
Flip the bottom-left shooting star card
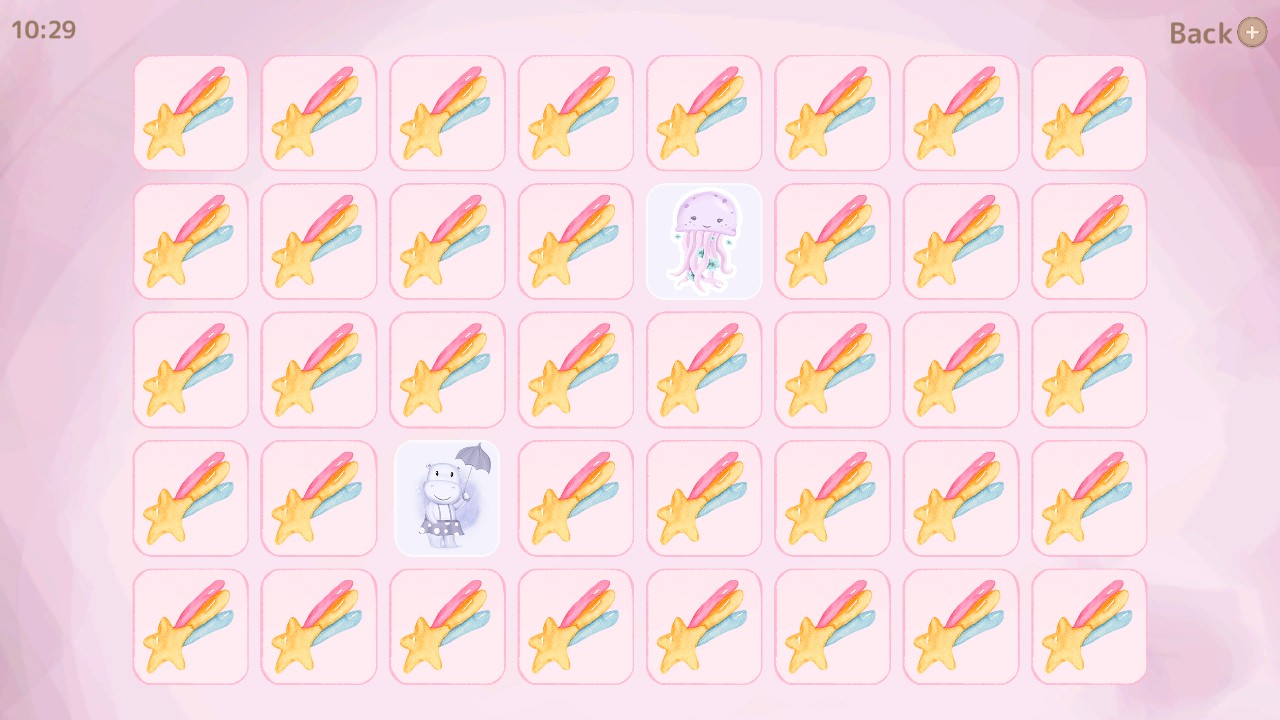(x=190, y=625)
